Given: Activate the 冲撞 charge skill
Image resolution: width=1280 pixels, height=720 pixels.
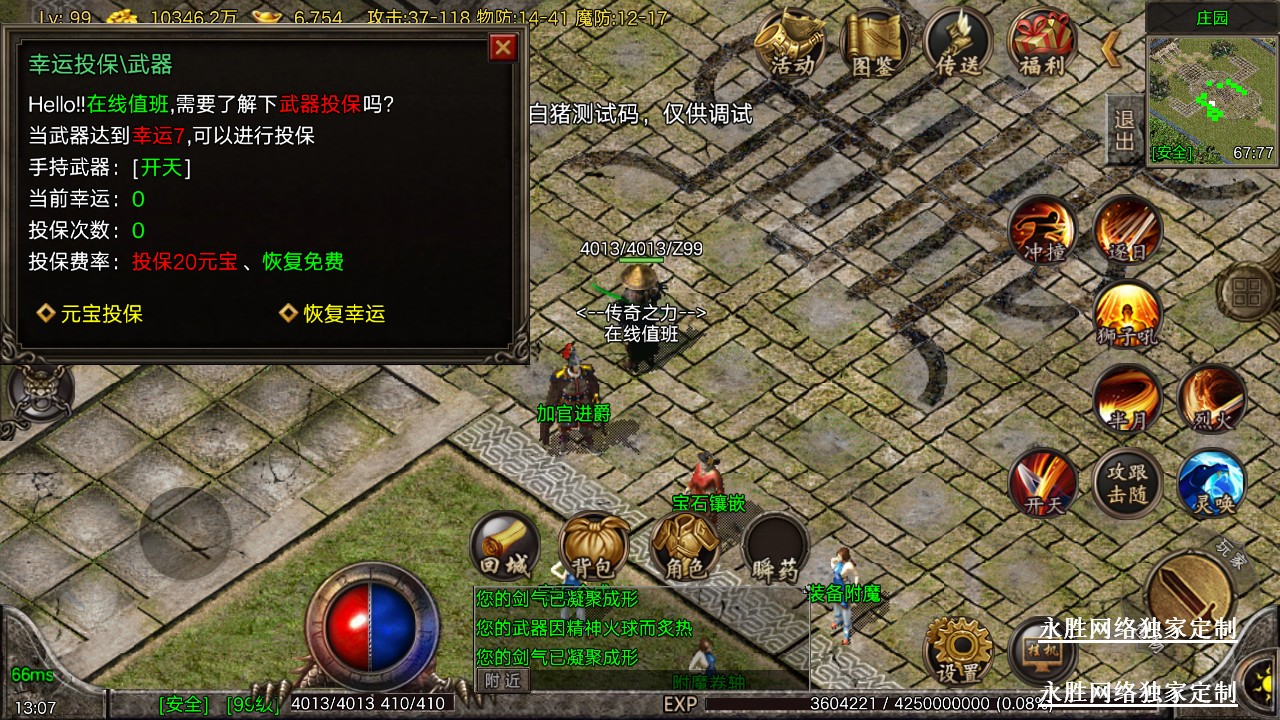Looking at the screenshot, I should click(x=1043, y=231).
